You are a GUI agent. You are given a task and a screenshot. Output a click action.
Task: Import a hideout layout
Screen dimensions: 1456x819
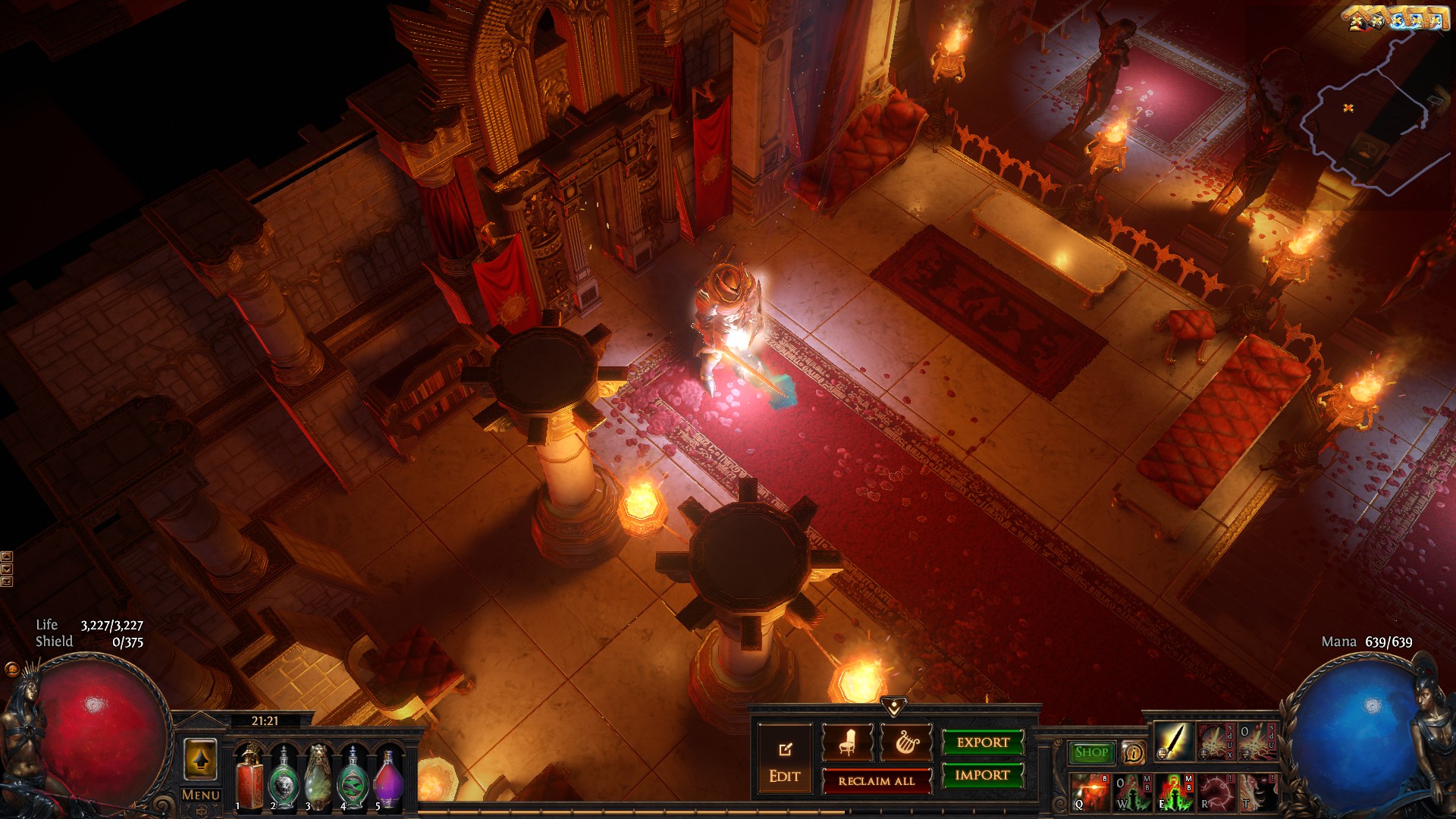pyautogui.click(x=983, y=775)
